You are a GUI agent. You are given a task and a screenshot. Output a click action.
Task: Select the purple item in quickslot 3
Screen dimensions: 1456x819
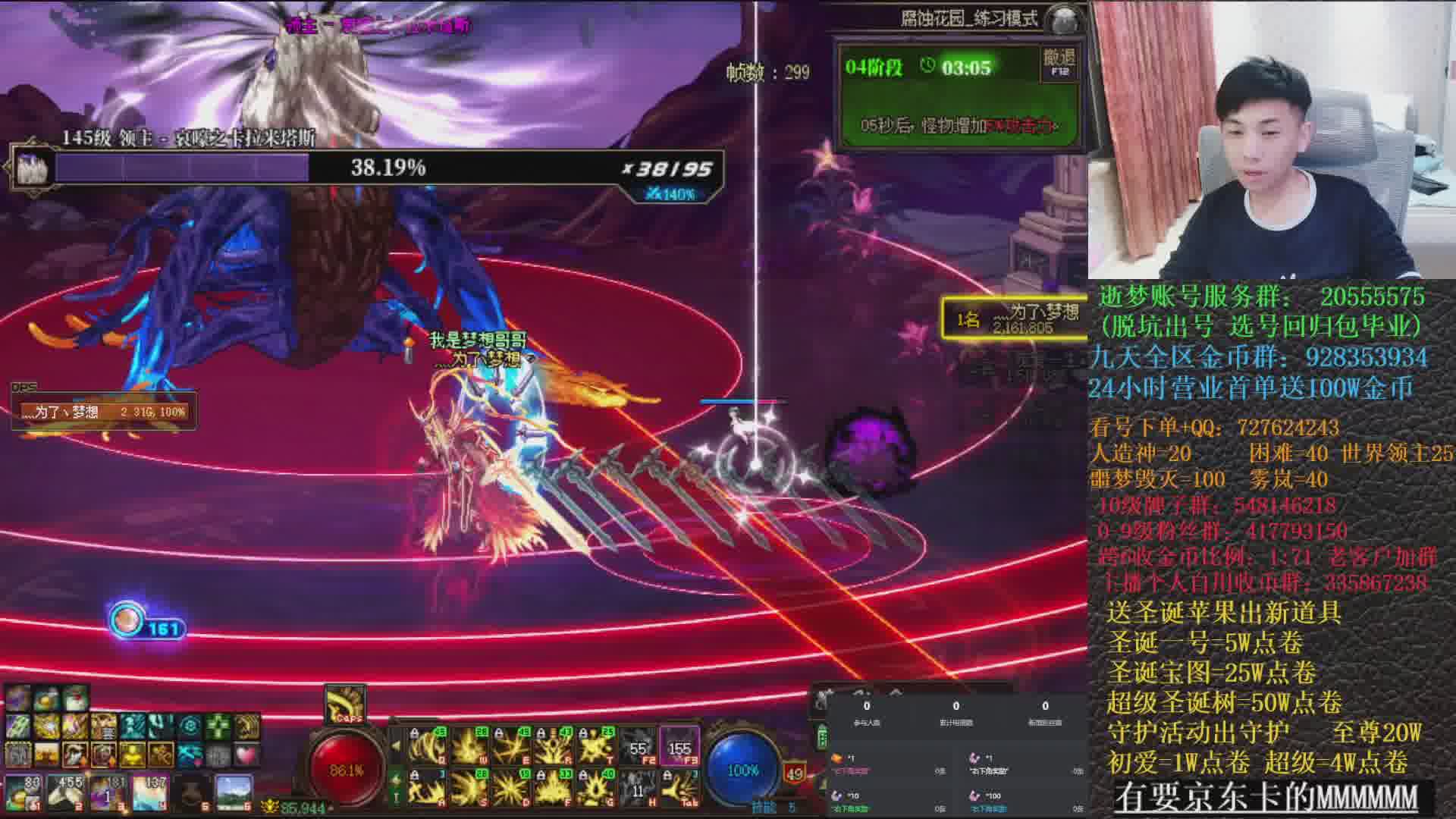[x=108, y=792]
